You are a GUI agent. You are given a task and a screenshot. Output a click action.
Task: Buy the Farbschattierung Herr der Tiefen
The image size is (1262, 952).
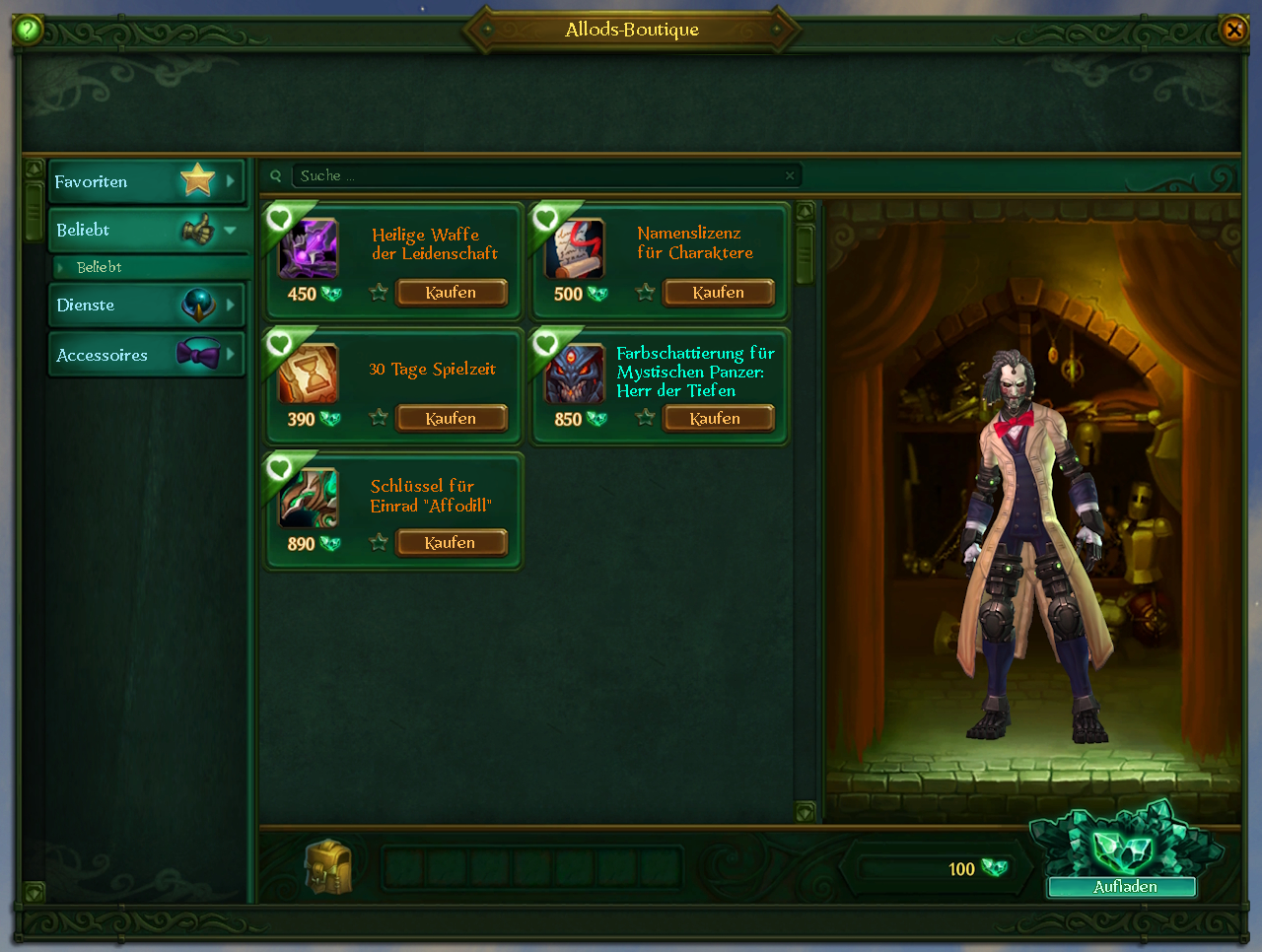click(716, 419)
